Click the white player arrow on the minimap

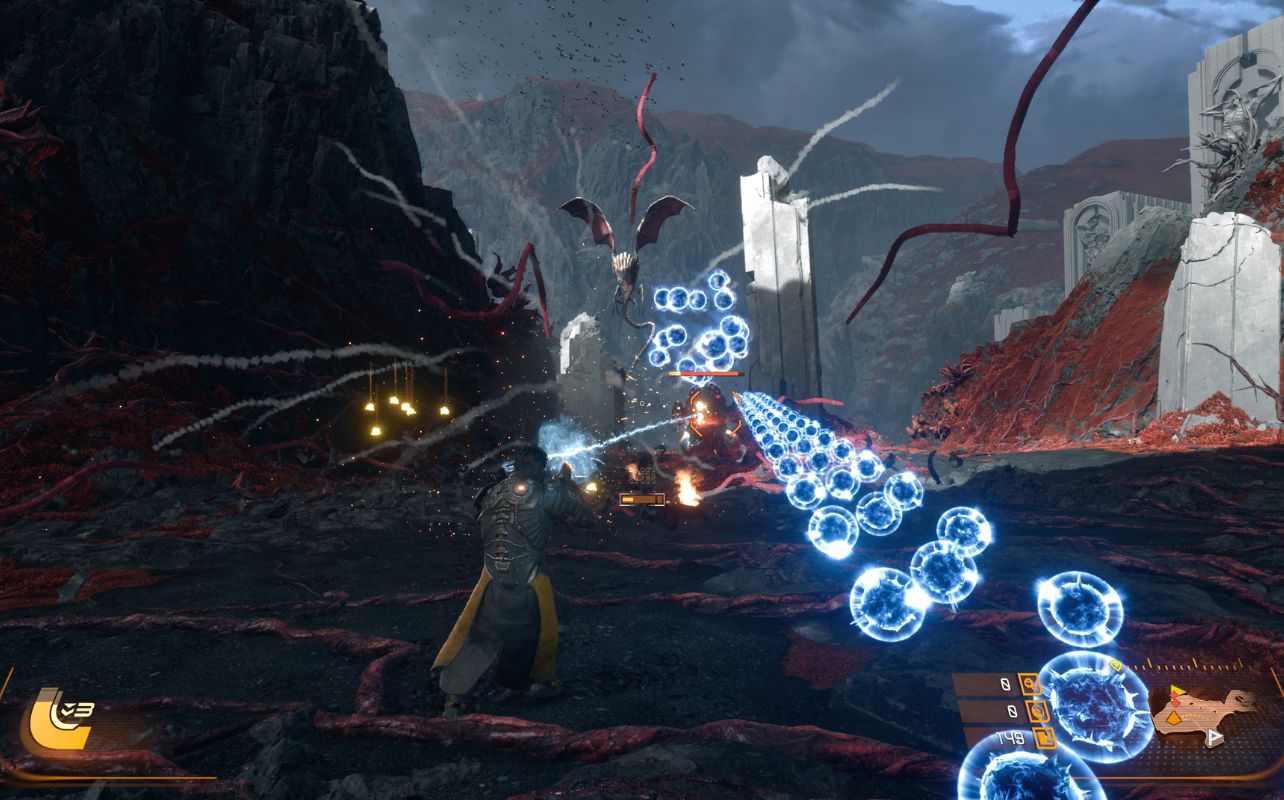1214,736
